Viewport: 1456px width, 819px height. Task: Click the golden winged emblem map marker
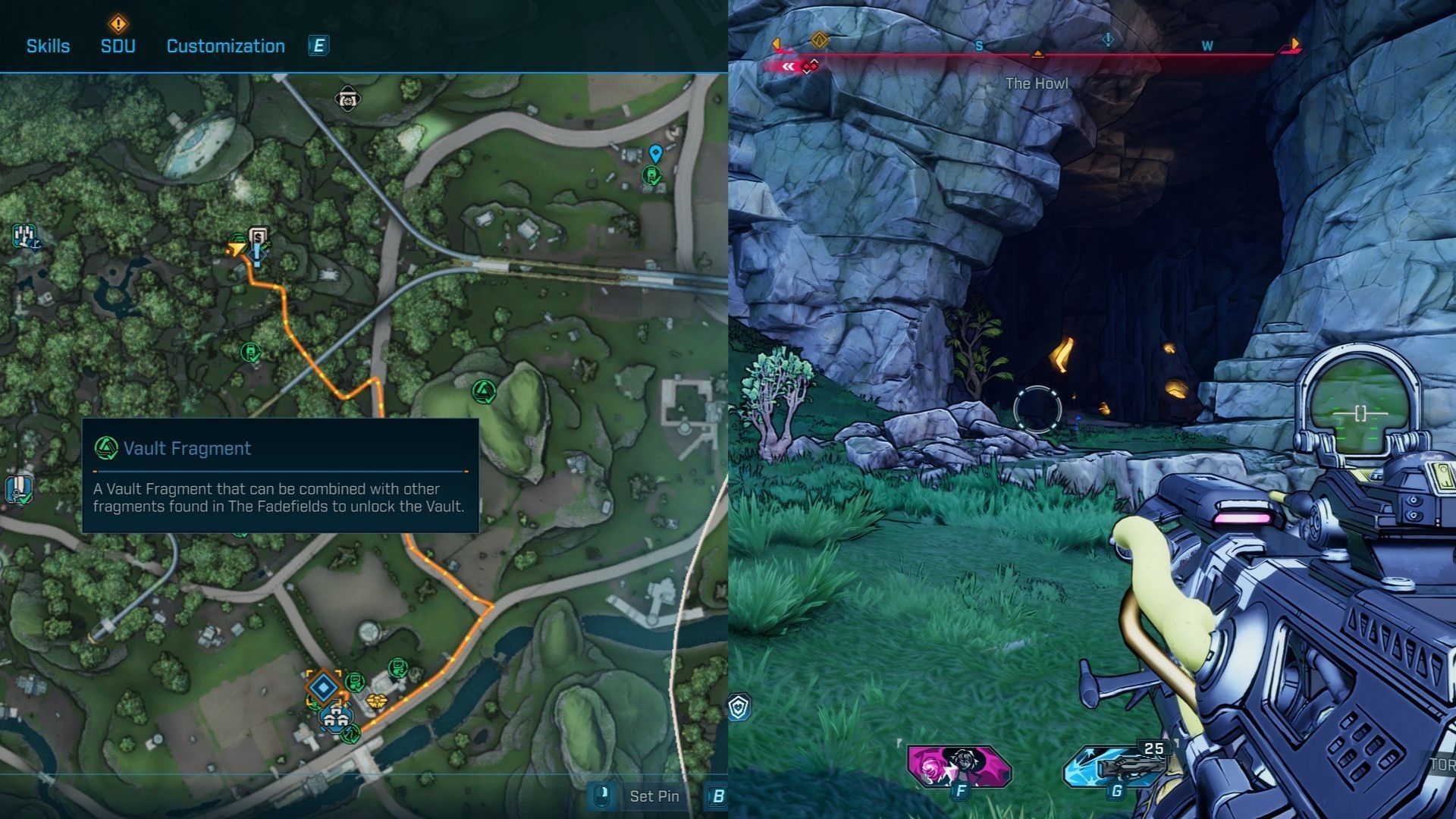click(375, 701)
